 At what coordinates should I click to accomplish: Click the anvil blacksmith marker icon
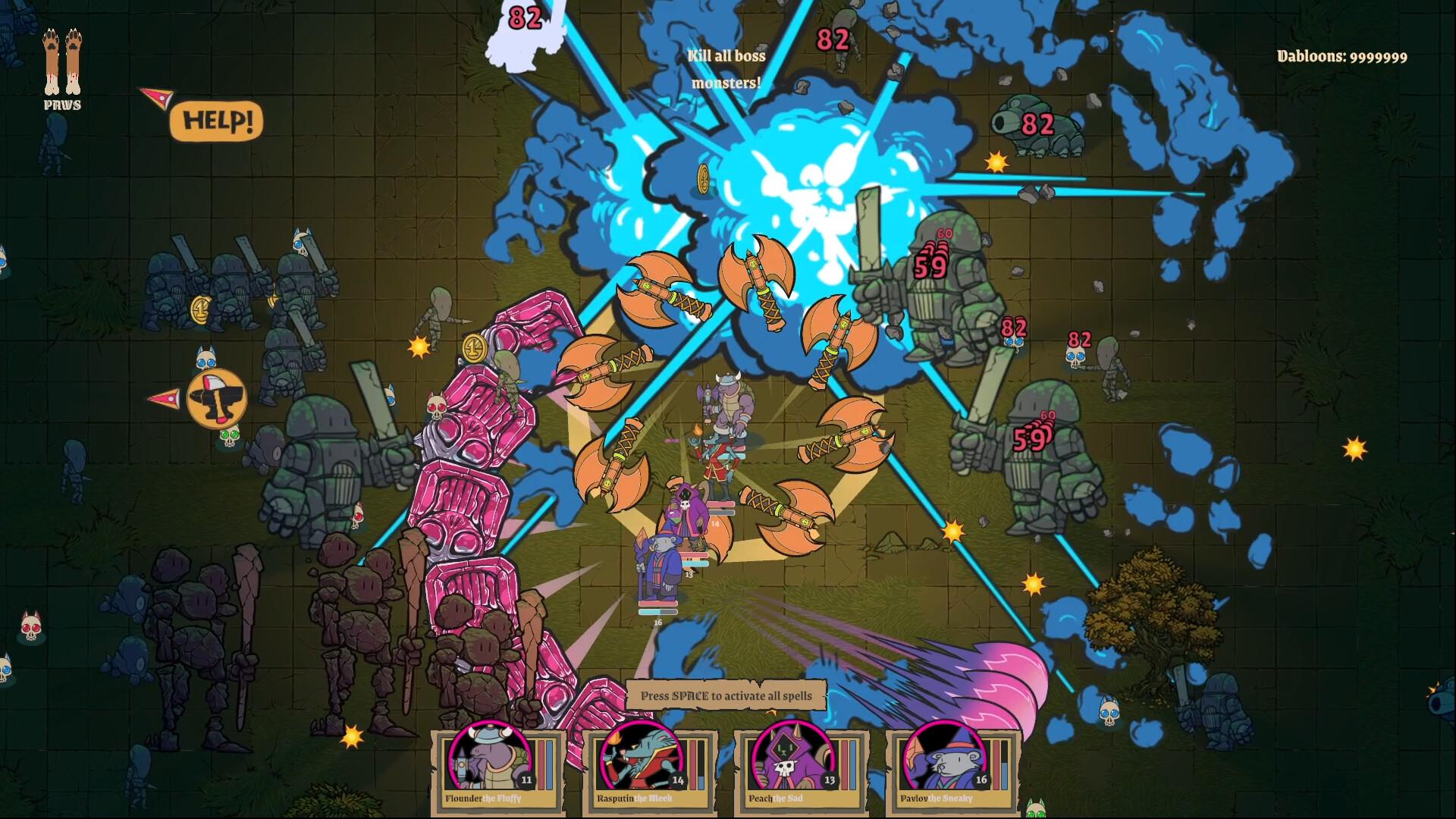[216, 397]
